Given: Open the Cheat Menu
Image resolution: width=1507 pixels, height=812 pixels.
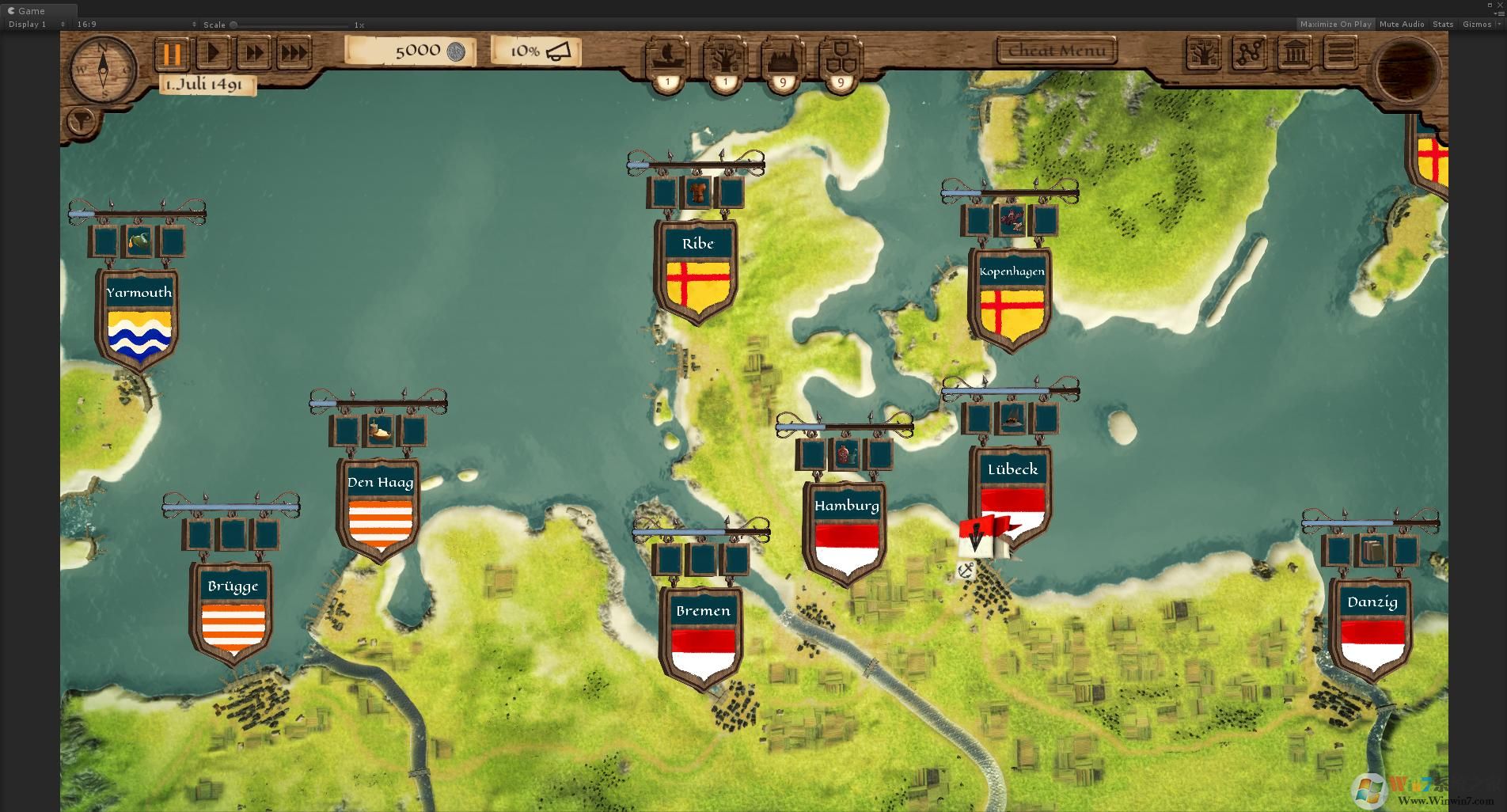Looking at the screenshot, I should (1056, 50).
